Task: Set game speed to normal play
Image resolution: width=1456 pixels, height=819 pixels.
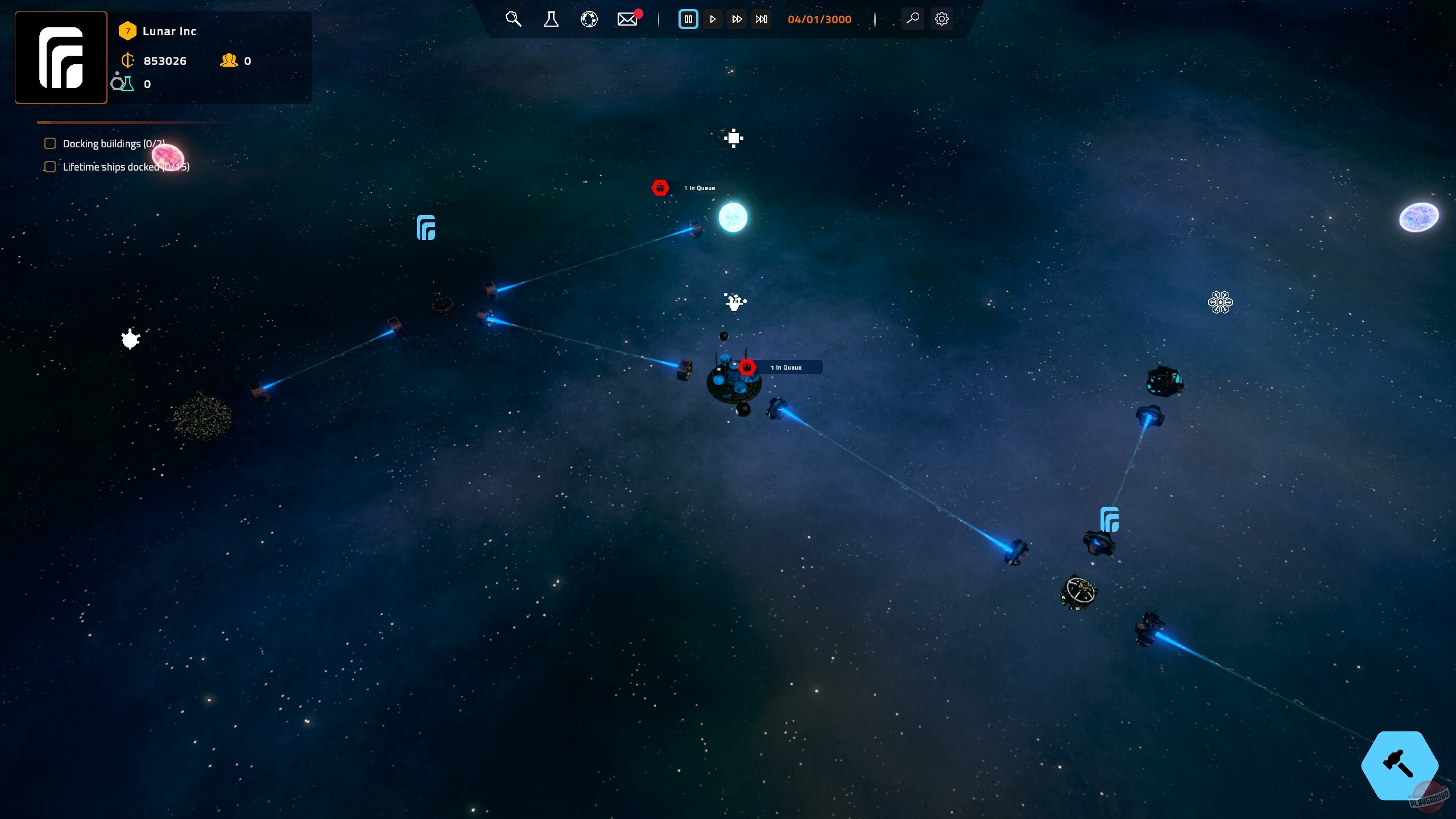Action: click(x=713, y=19)
